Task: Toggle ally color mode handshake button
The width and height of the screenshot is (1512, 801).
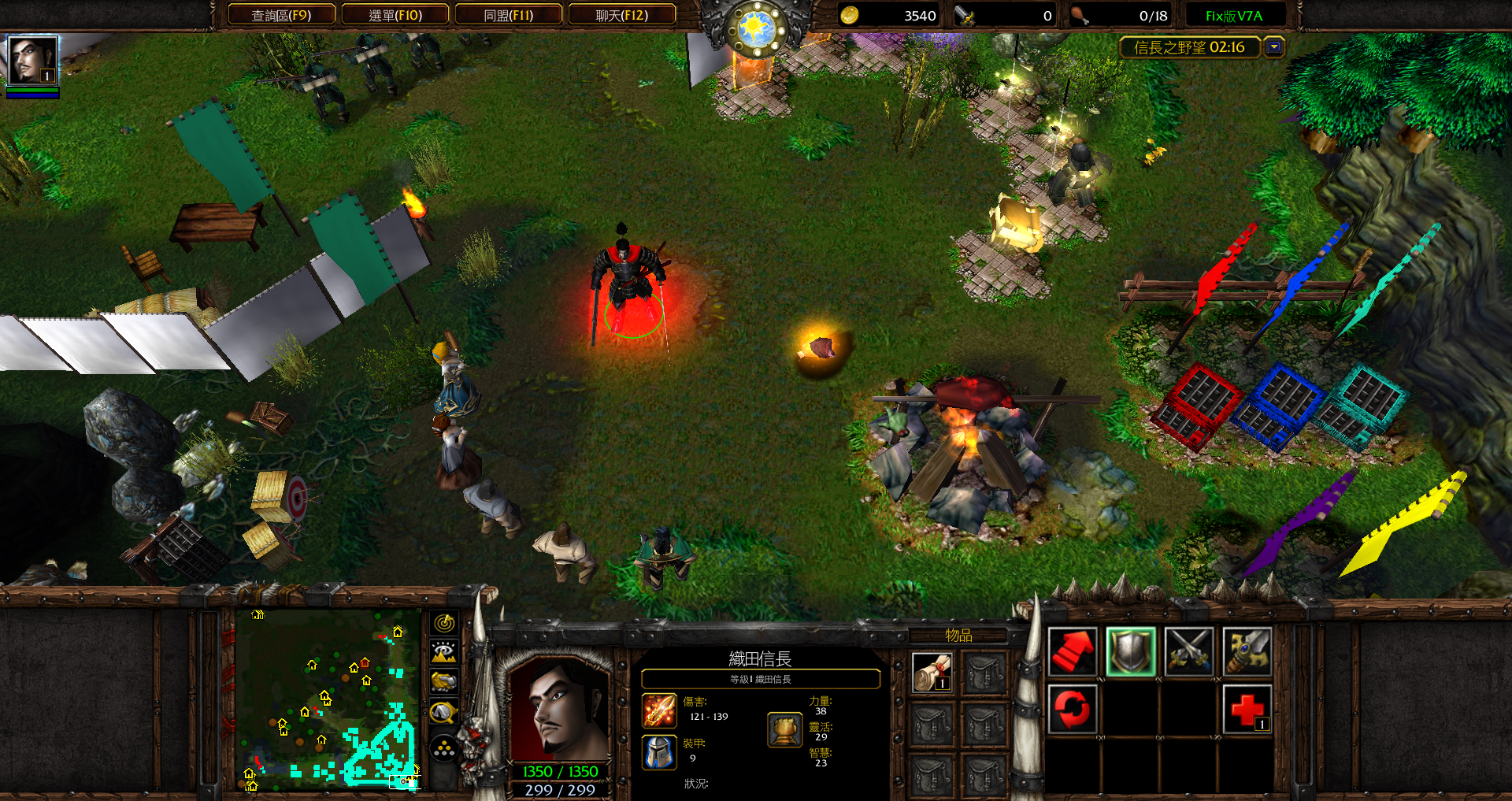Action: click(444, 681)
